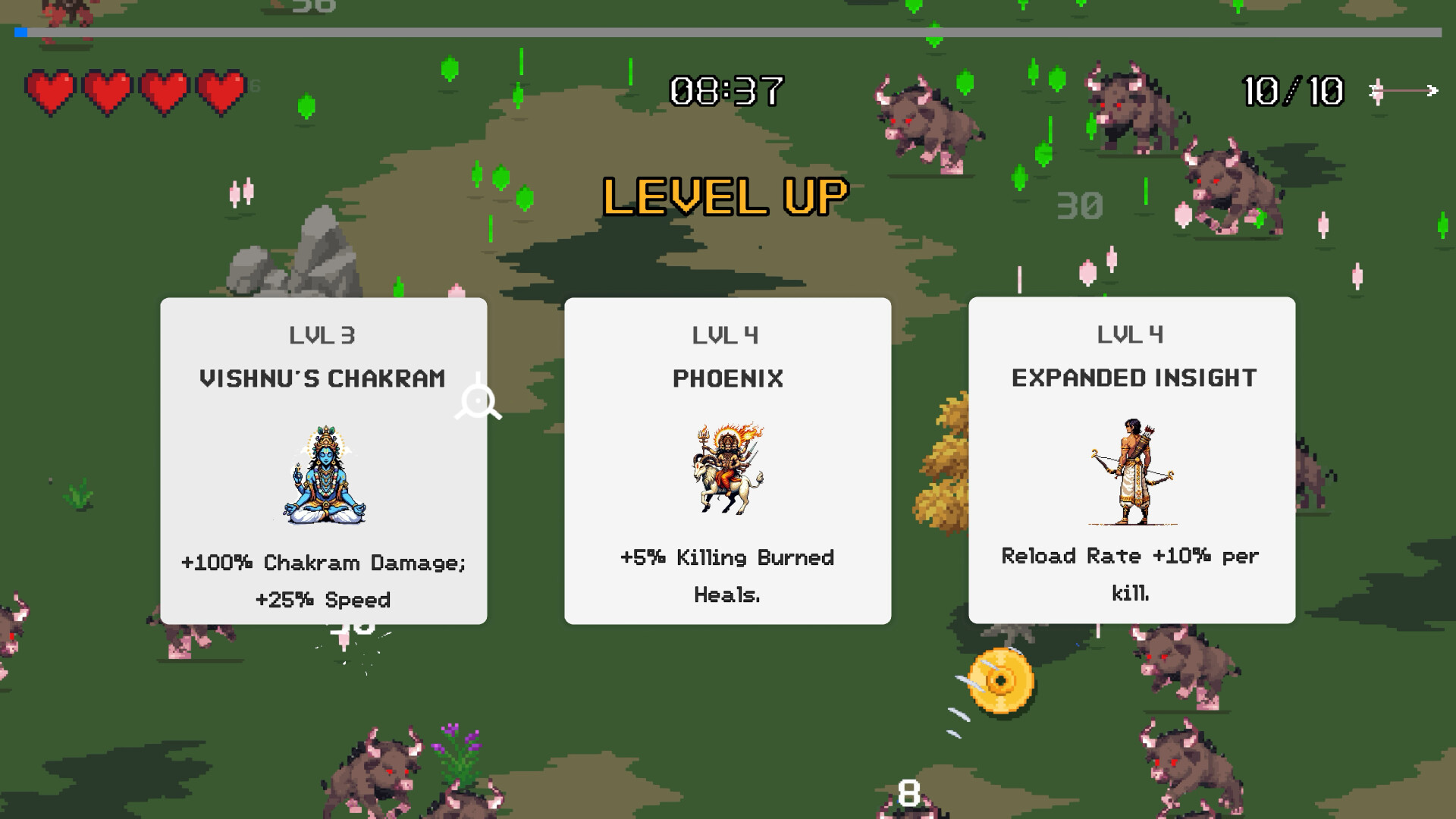Click the +100% Chakram Damage text
Viewport: 1456px width, 819px height.
(x=324, y=563)
